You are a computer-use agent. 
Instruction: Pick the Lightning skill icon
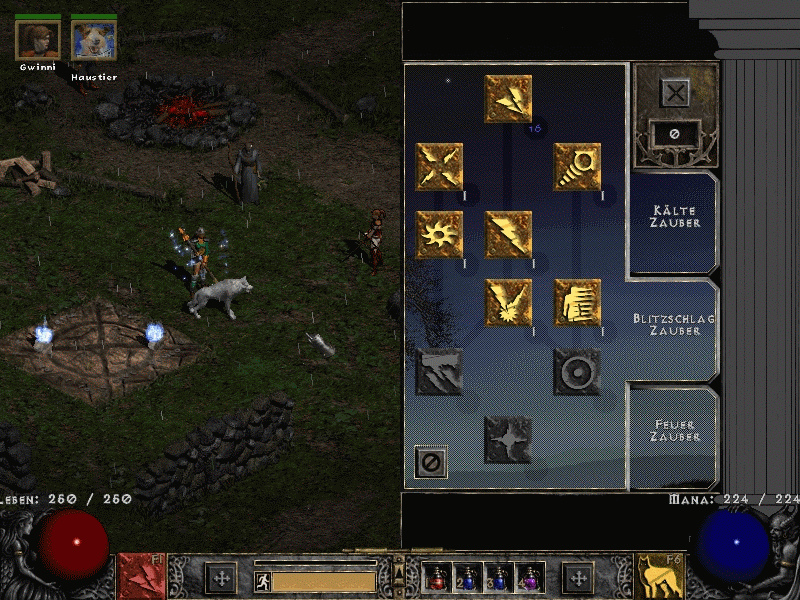point(508,235)
